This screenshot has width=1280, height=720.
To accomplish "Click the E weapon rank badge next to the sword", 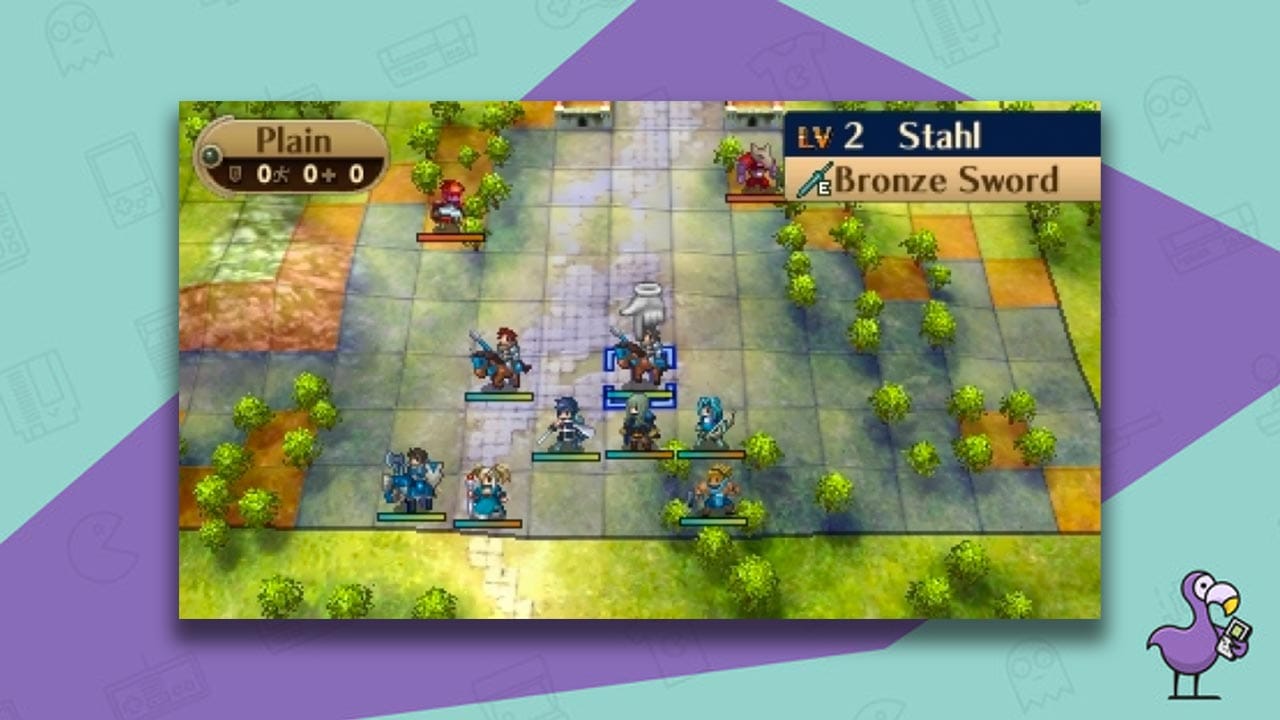I will pyautogui.click(x=825, y=186).
